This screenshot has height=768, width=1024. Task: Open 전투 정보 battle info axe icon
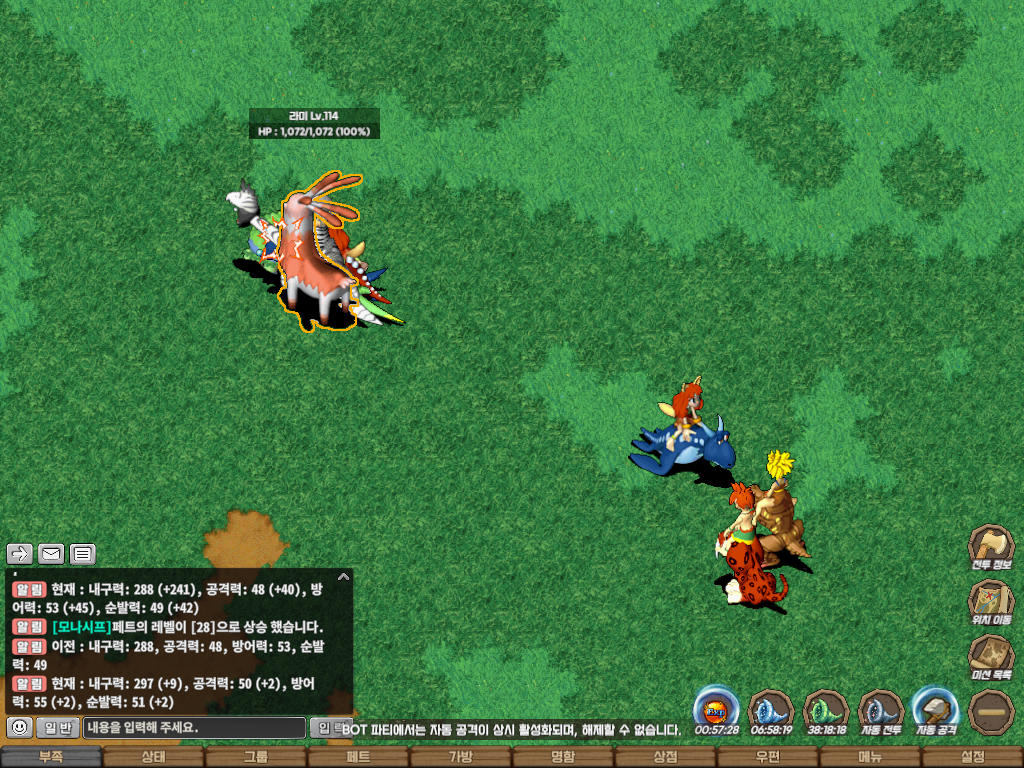(x=990, y=546)
